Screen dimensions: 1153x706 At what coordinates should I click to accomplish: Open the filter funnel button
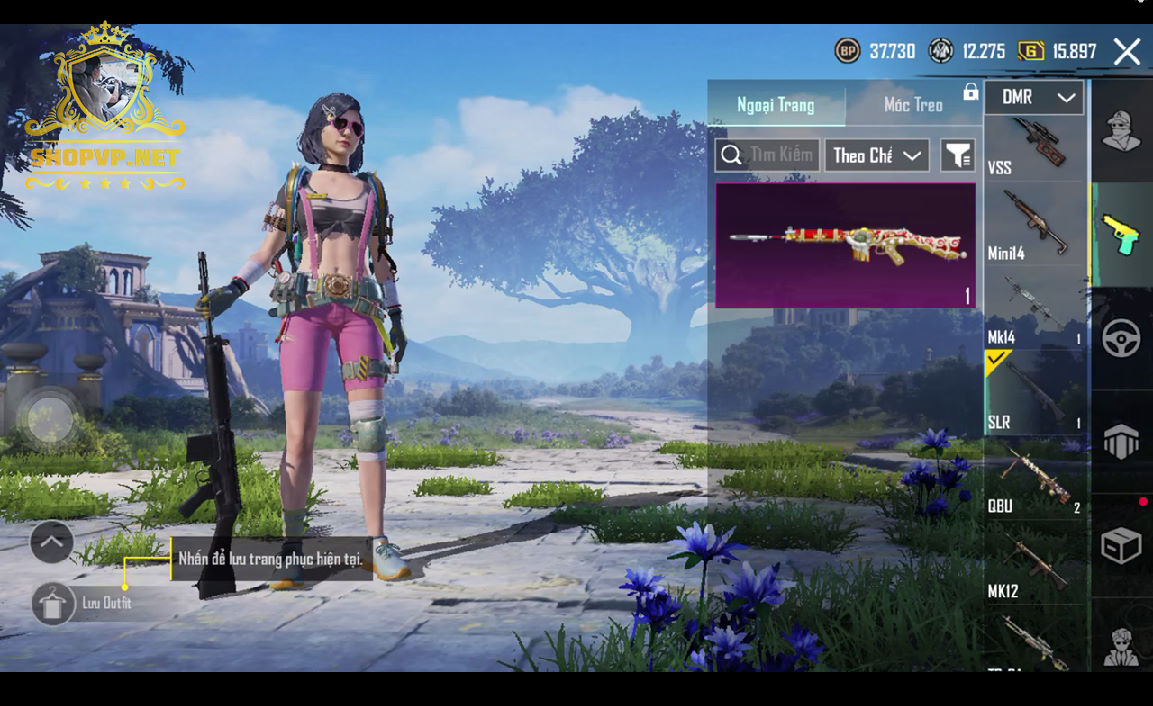958,155
